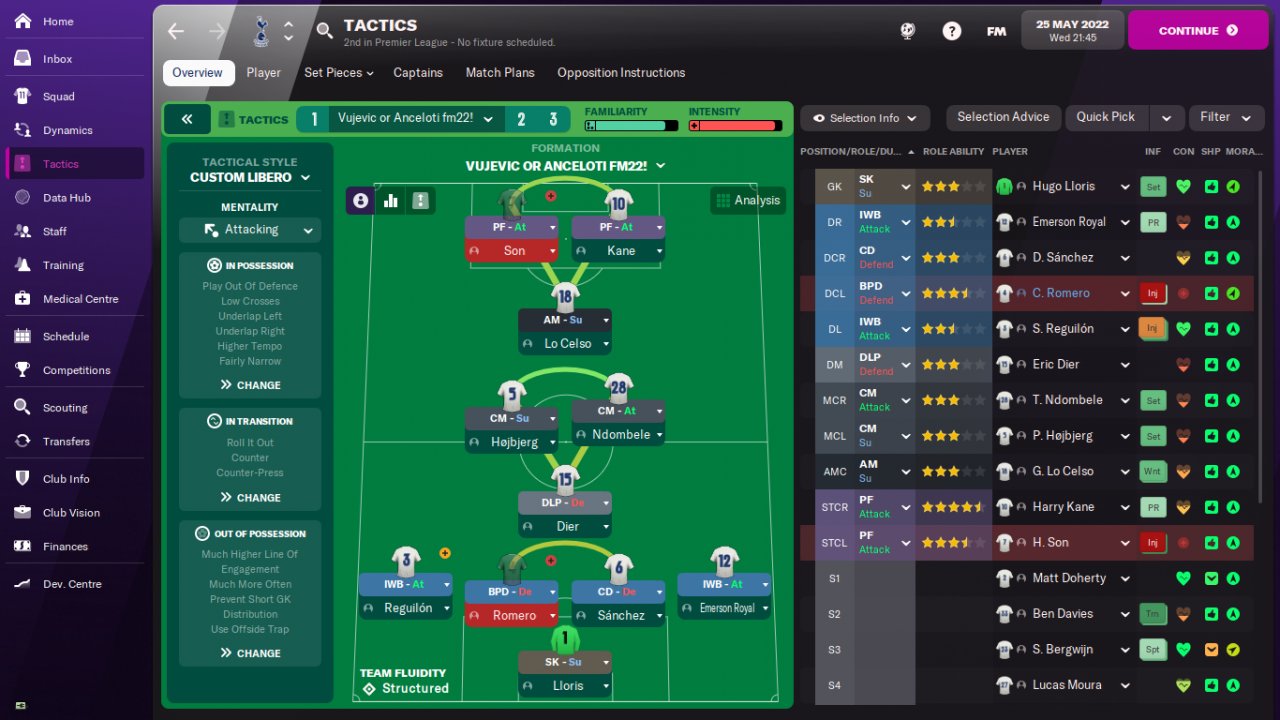Use the Quick Pick button
This screenshot has width=1280, height=720.
pos(1105,117)
